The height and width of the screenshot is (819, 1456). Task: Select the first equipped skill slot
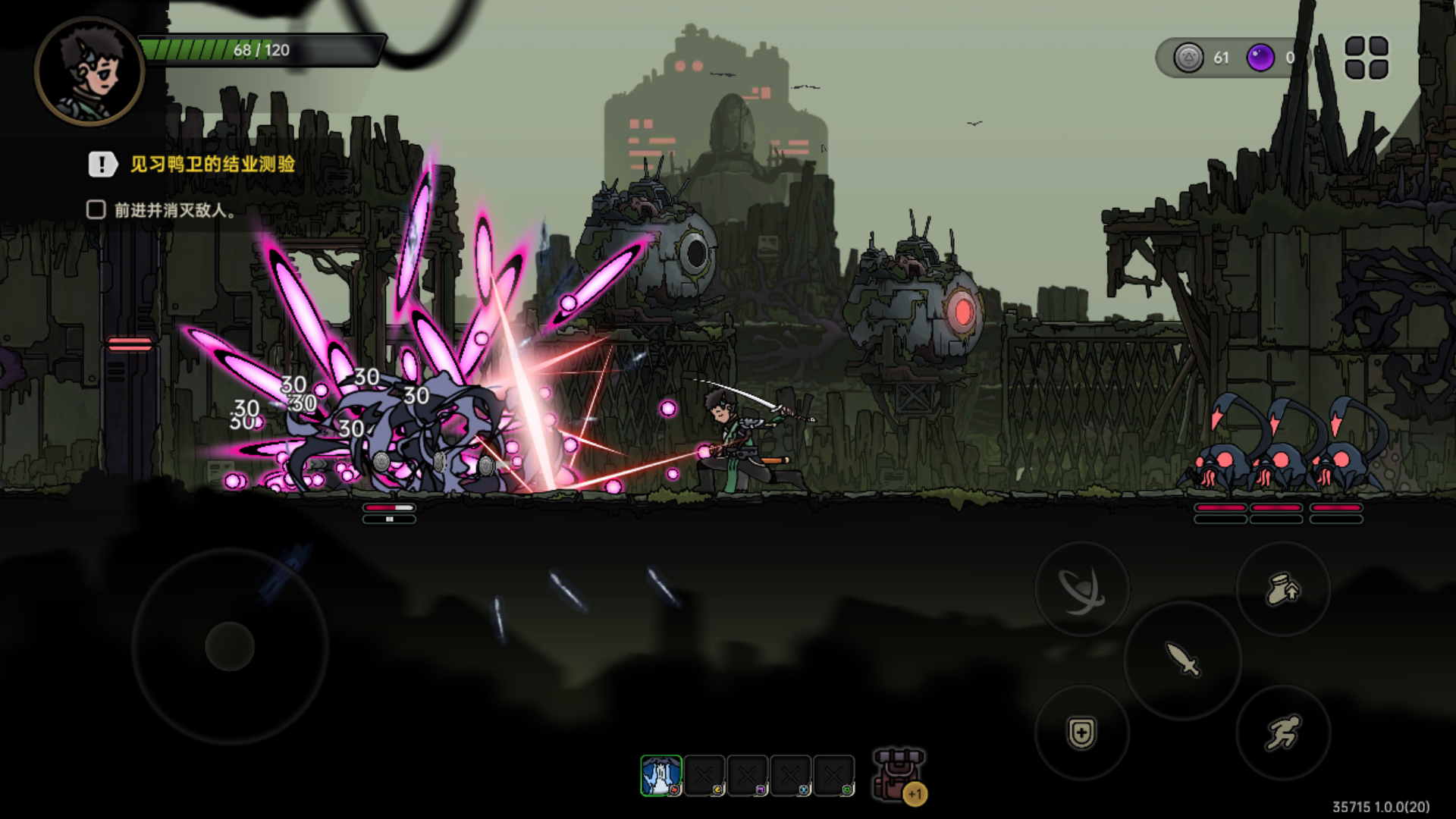click(661, 776)
